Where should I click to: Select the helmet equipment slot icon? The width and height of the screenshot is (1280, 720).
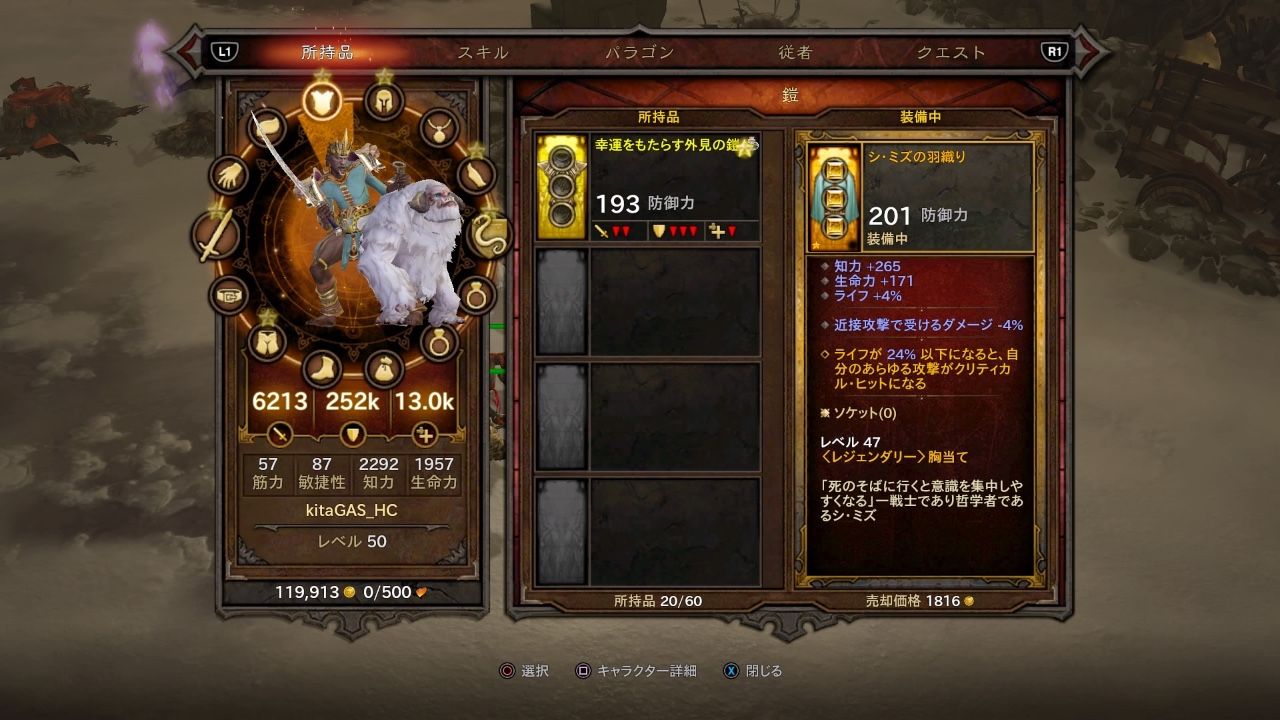click(x=385, y=100)
